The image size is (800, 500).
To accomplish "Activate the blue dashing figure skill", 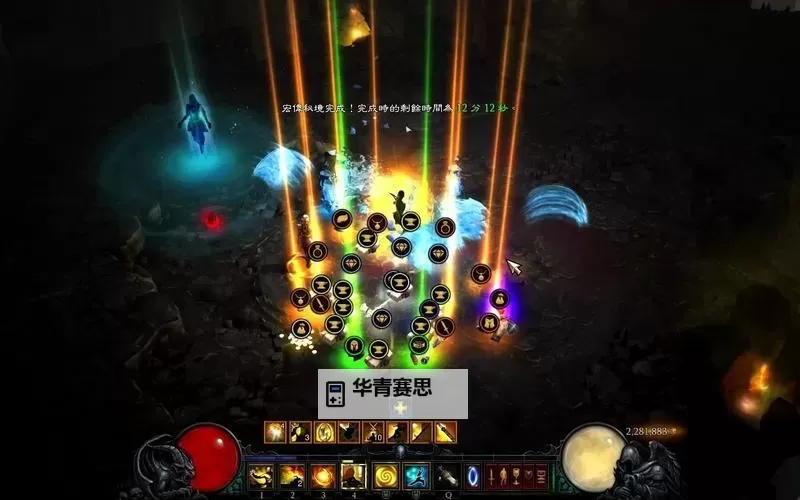I will coord(416,476).
